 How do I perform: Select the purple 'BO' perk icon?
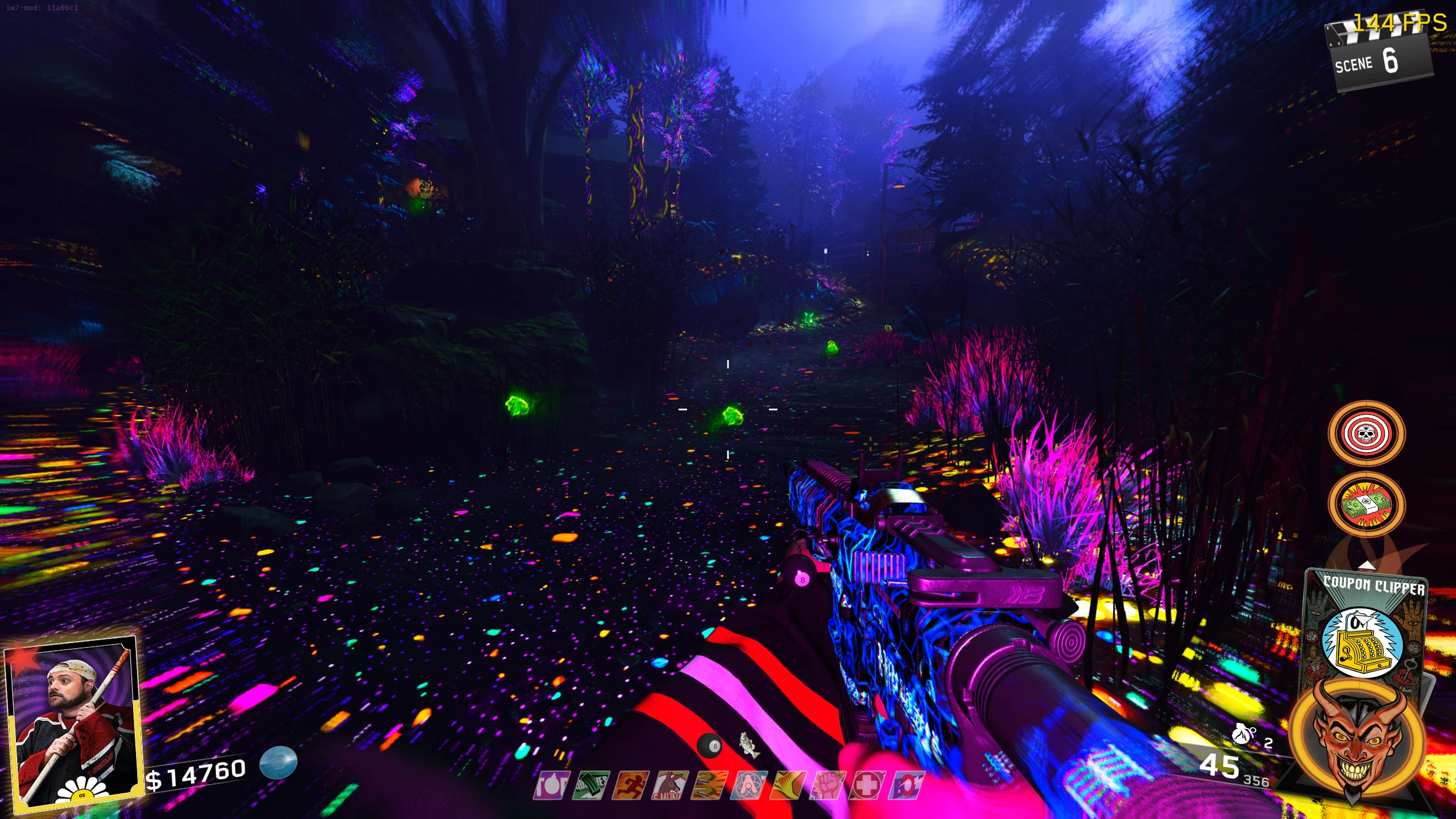tap(907, 785)
